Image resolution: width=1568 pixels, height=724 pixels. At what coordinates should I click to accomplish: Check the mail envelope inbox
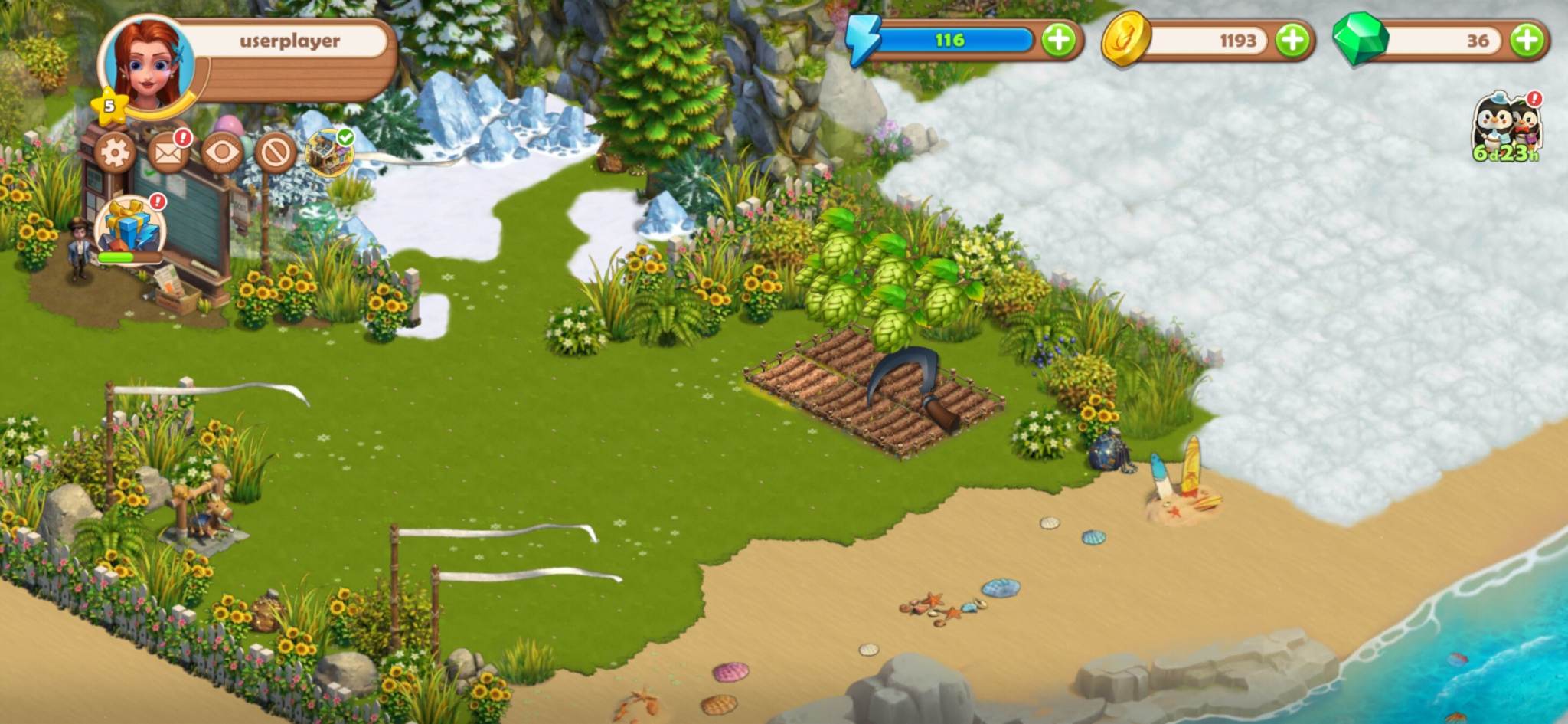(x=168, y=152)
